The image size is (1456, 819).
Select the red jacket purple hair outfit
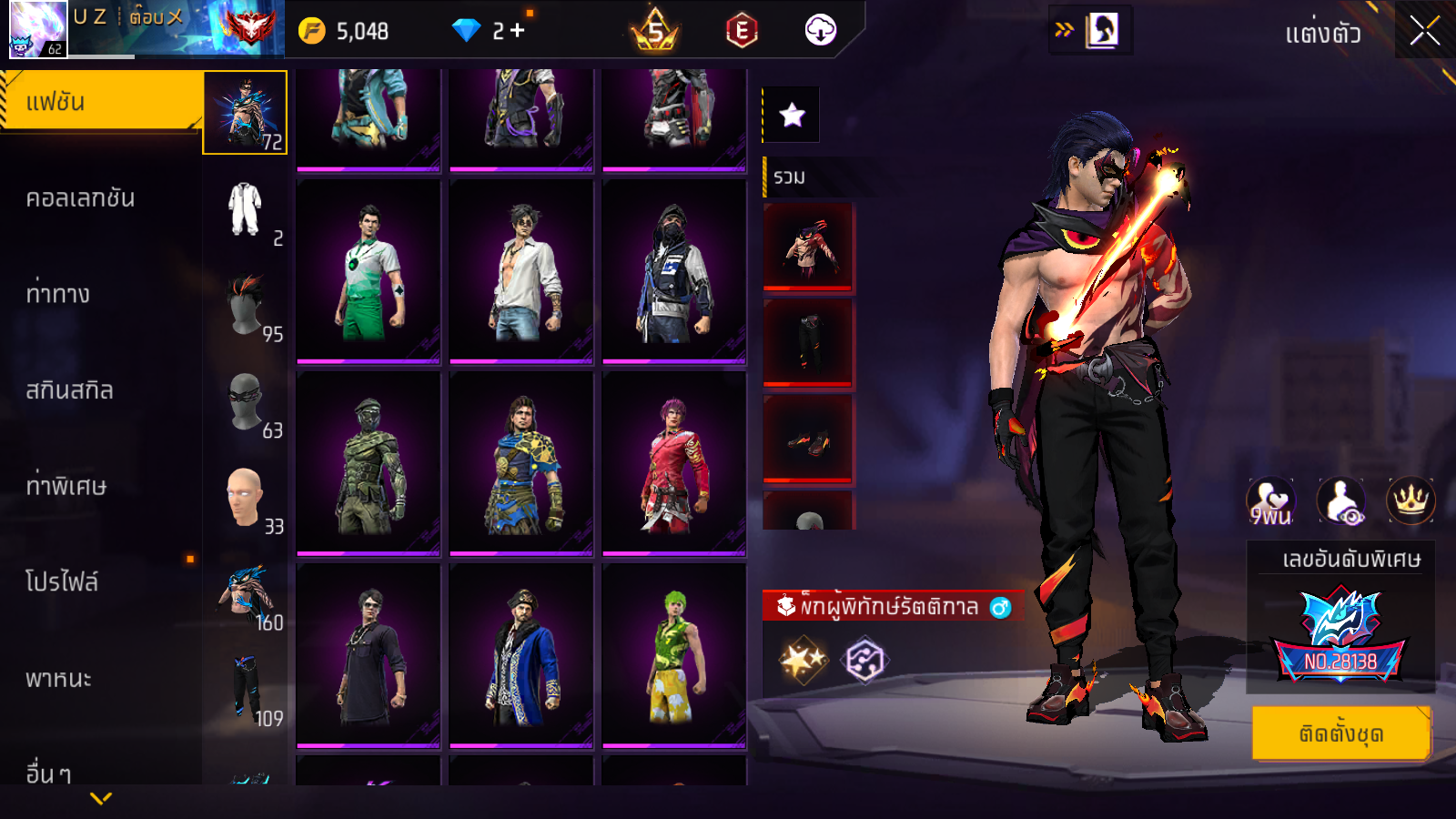674,463
